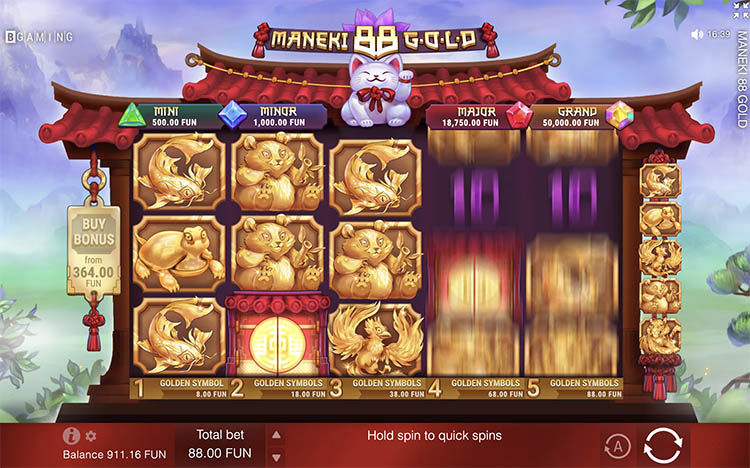Open the game info page
The image size is (750, 468).
[71, 436]
